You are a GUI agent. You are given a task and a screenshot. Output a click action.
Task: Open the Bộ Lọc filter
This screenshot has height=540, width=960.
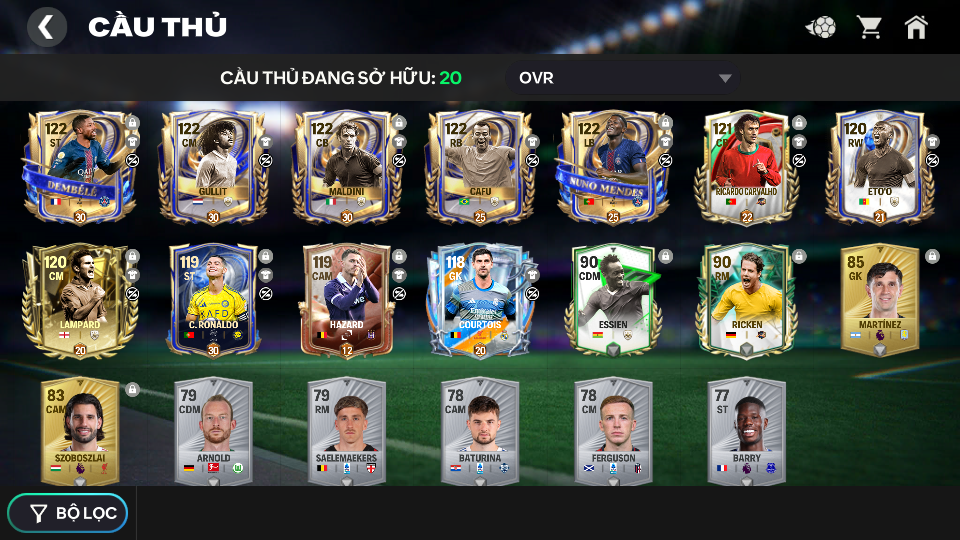coord(68,513)
